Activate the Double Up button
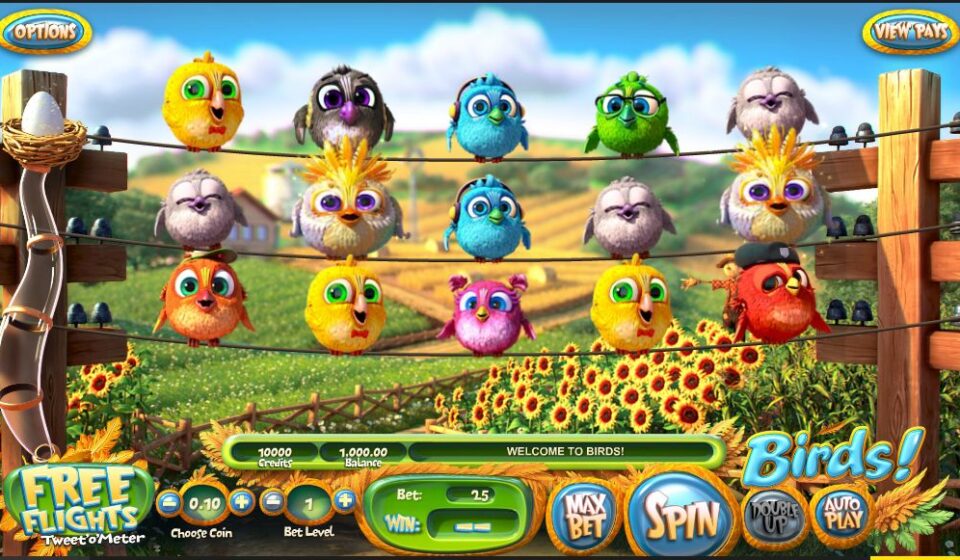This screenshot has height=560, width=960. [773, 513]
